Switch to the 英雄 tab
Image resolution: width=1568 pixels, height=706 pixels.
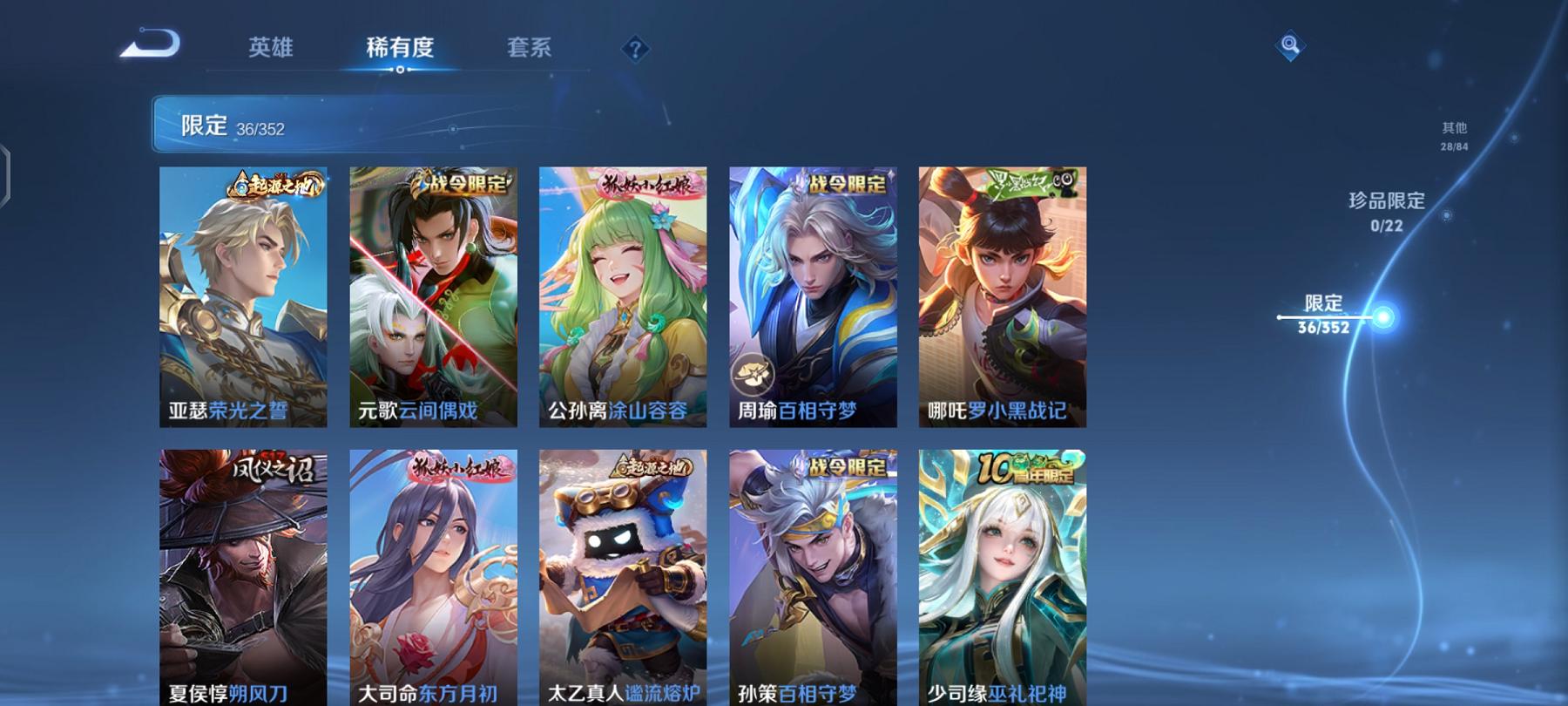tap(270, 50)
